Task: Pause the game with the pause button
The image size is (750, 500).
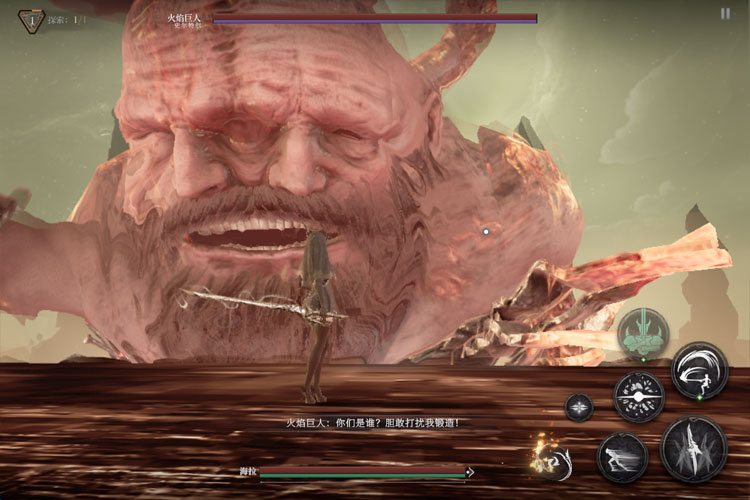Action: coord(725,14)
